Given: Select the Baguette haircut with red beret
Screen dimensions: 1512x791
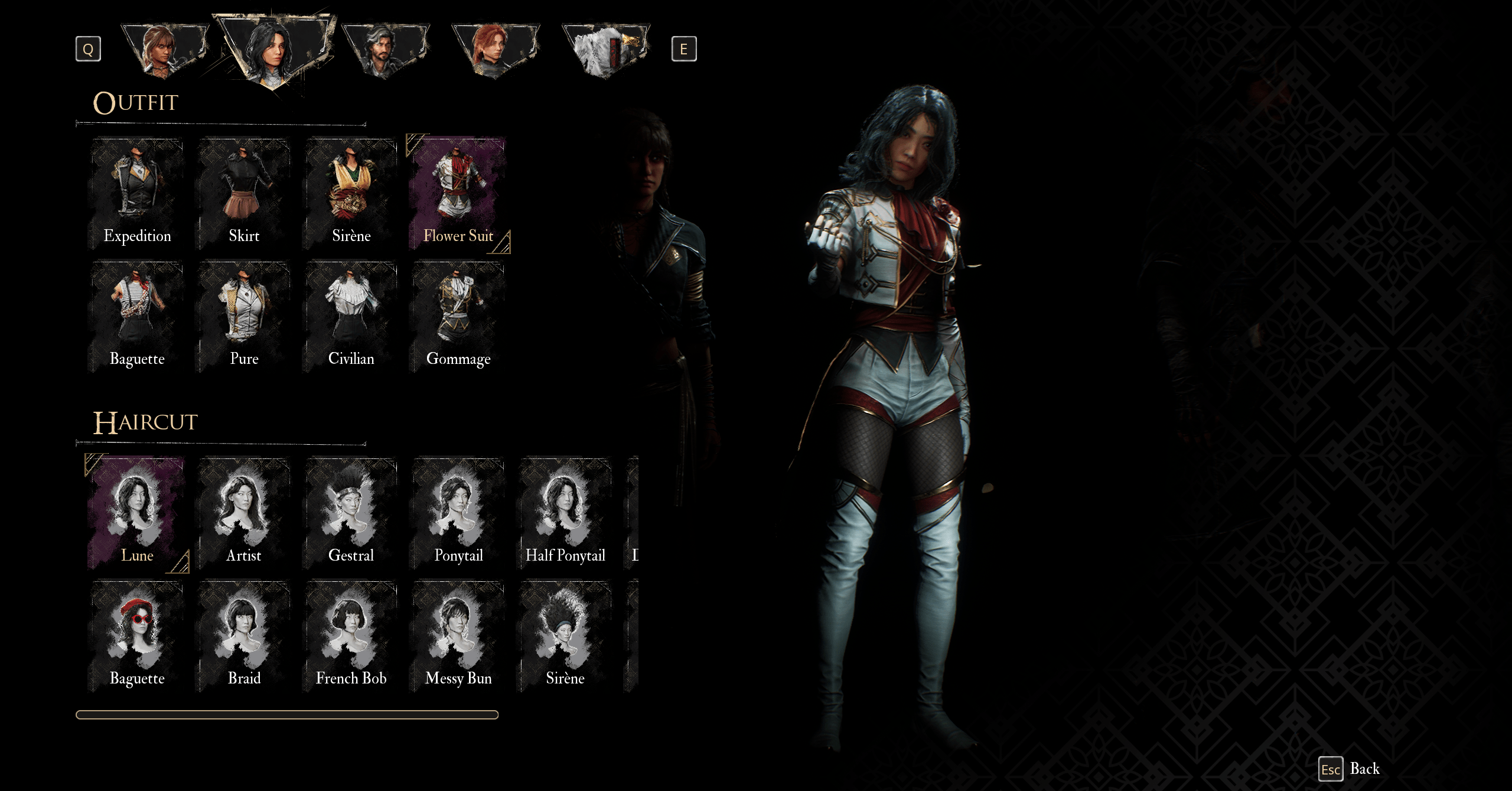Looking at the screenshot, I should click(x=137, y=636).
